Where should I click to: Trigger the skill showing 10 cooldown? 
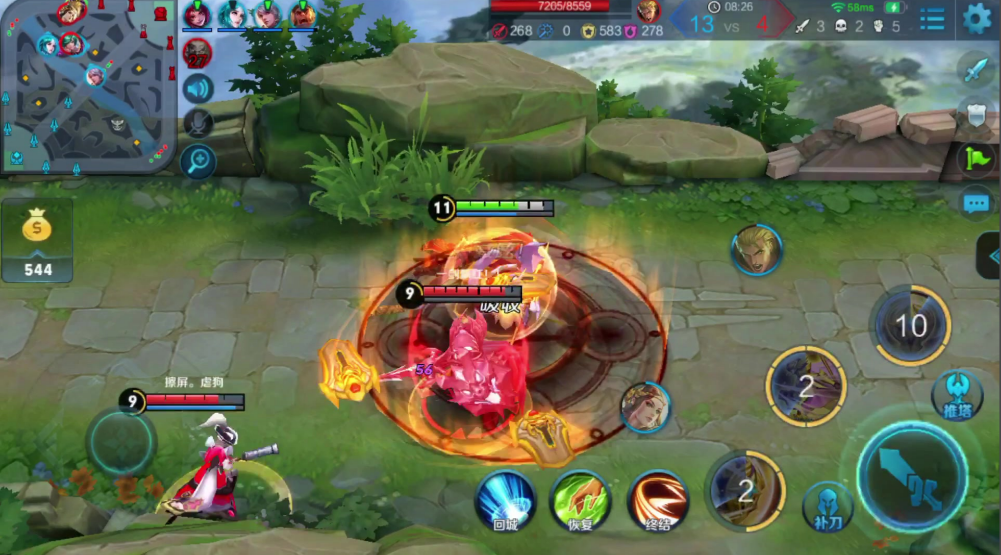coord(910,325)
